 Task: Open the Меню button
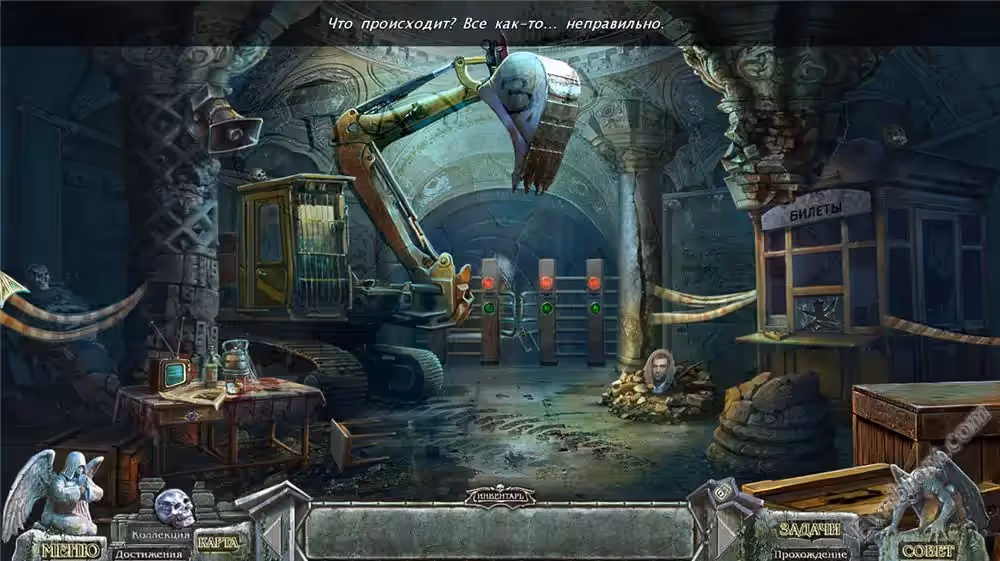tap(70, 549)
